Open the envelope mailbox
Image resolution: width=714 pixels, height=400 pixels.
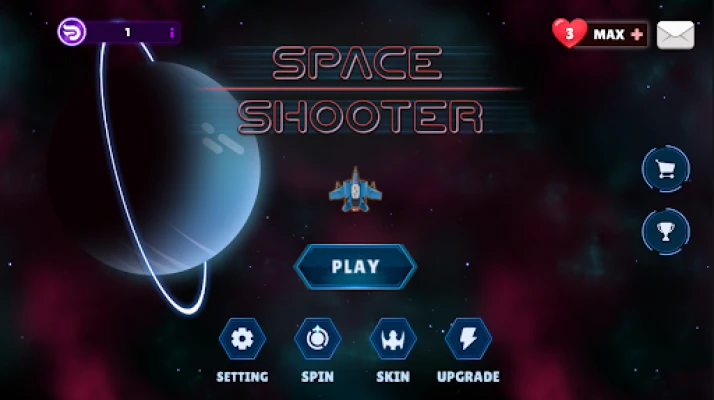click(675, 35)
